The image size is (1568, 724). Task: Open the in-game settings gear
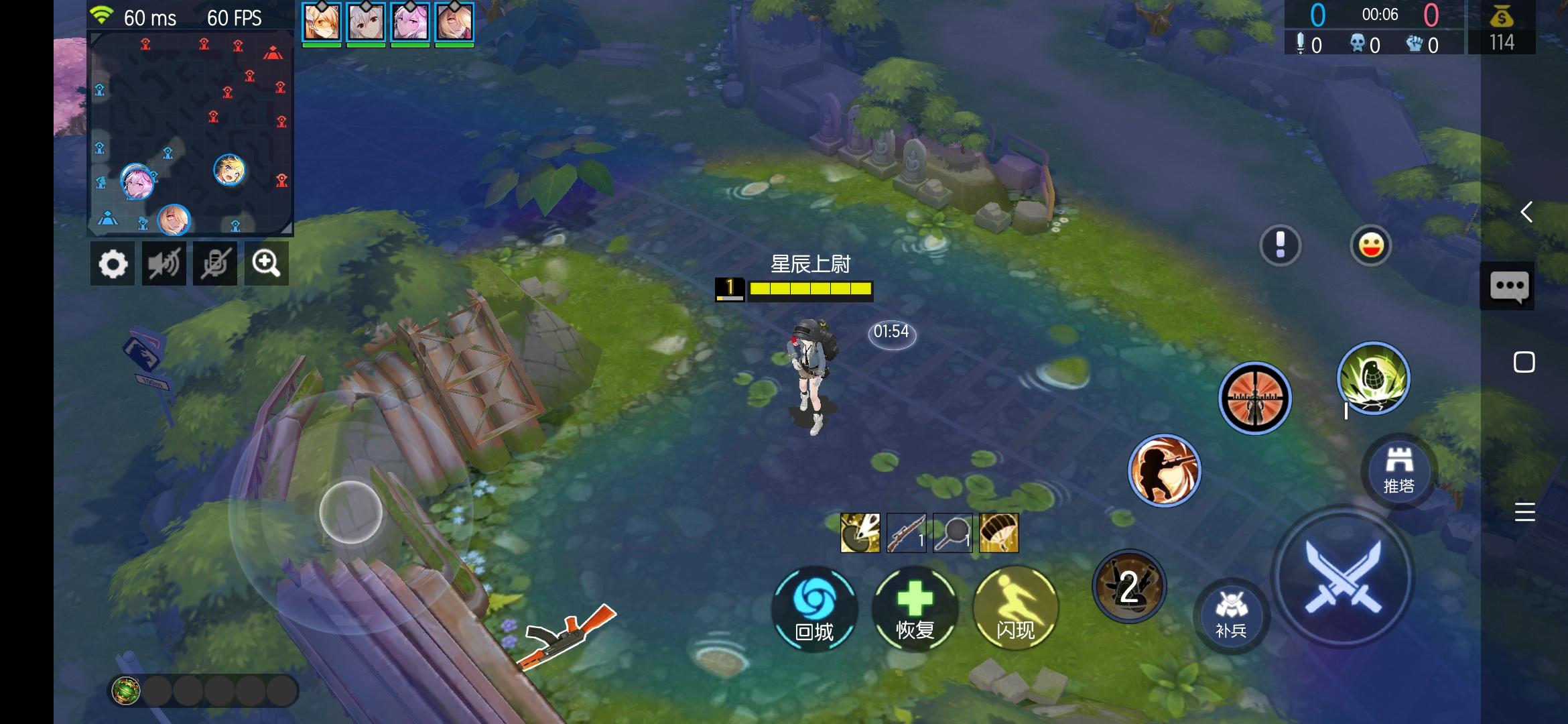coord(113,263)
